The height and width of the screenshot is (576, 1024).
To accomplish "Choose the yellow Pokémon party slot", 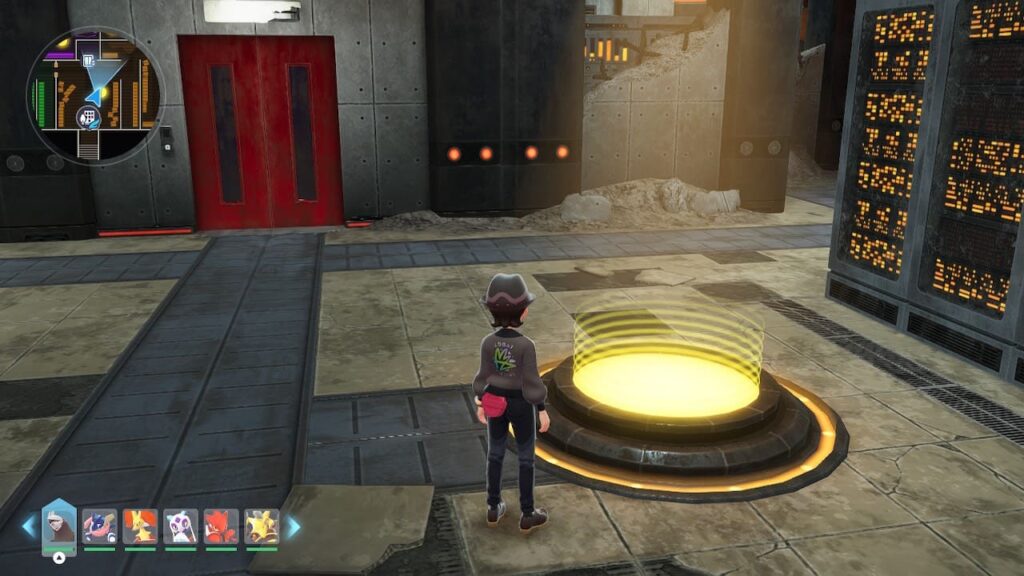I will click(261, 526).
